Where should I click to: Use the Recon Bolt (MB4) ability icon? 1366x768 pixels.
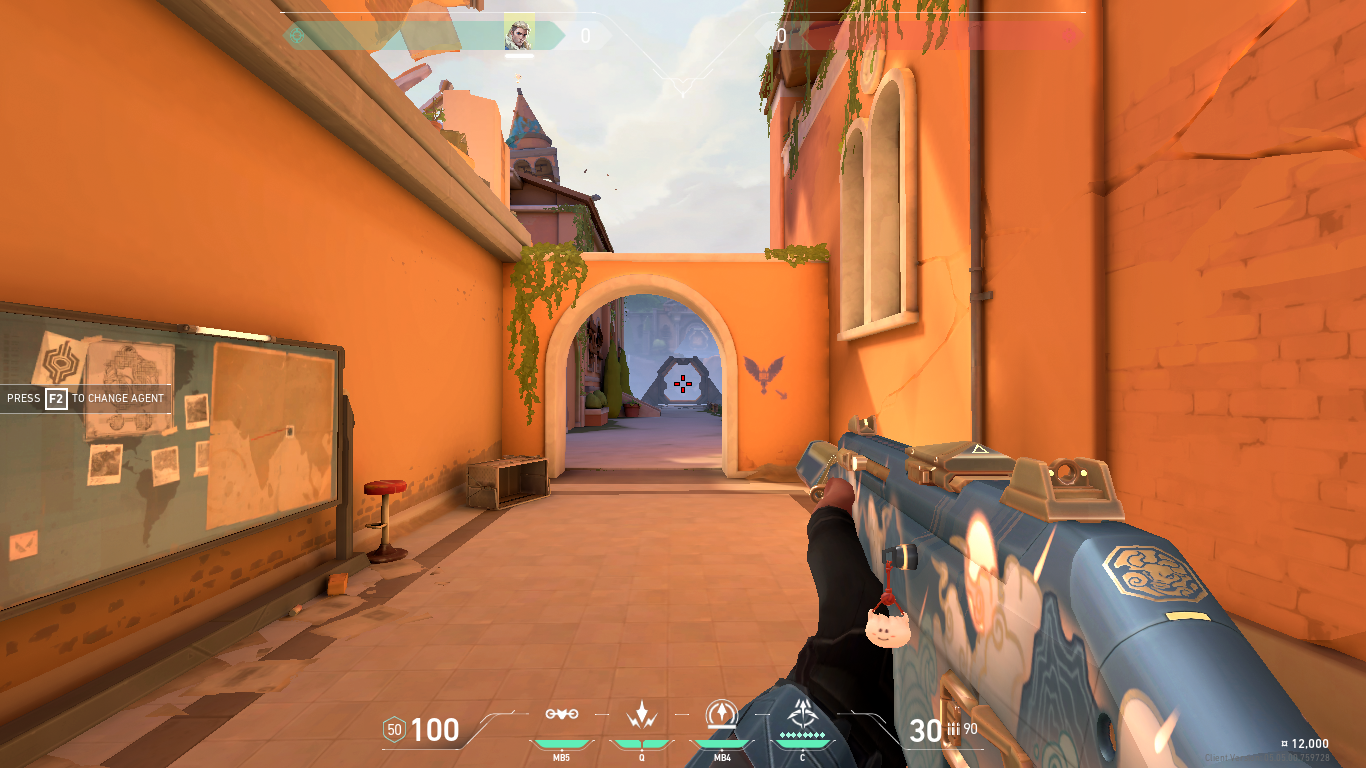(x=720, y=712)
